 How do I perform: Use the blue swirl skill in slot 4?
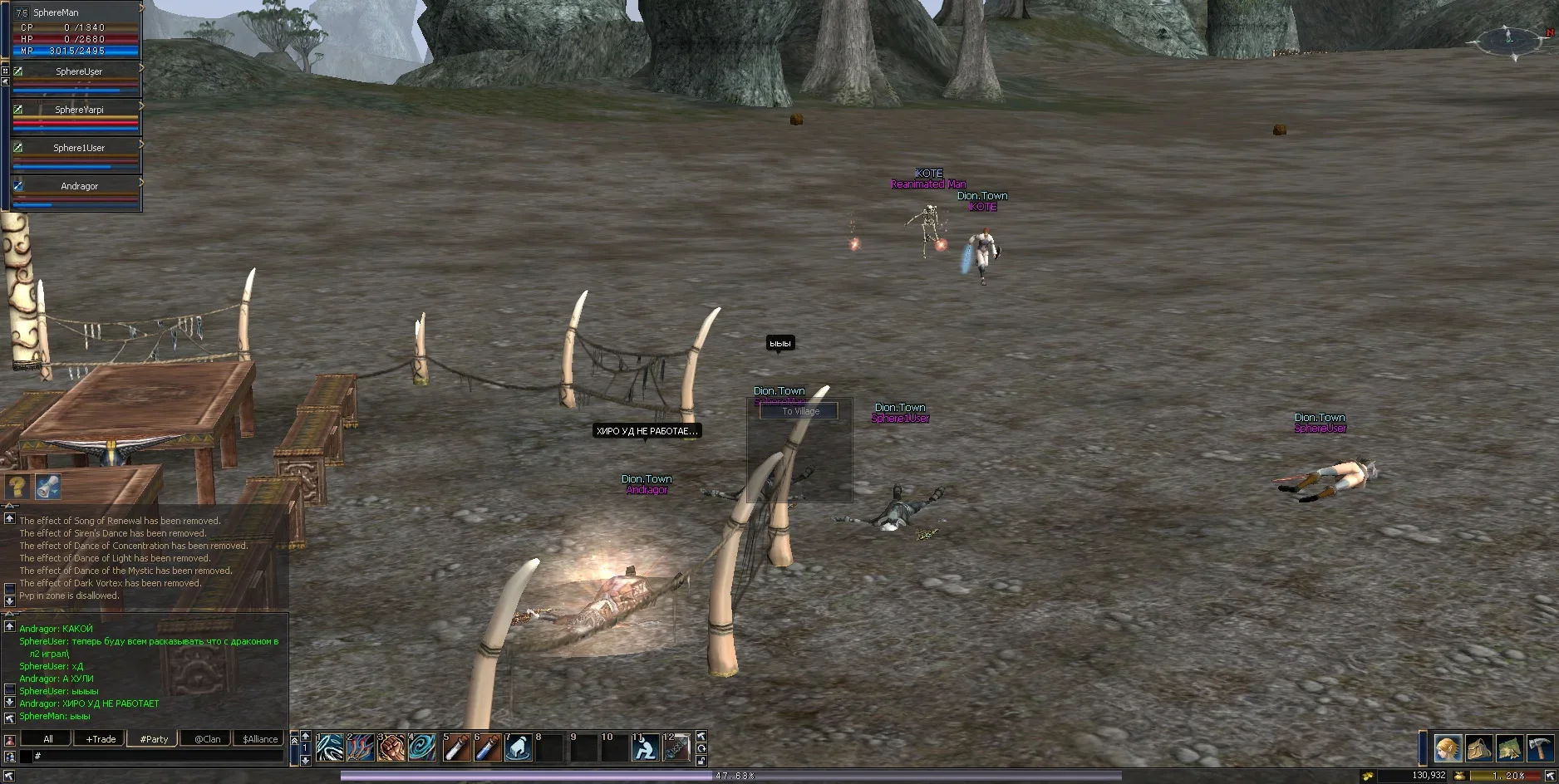(x=422, y=747)
